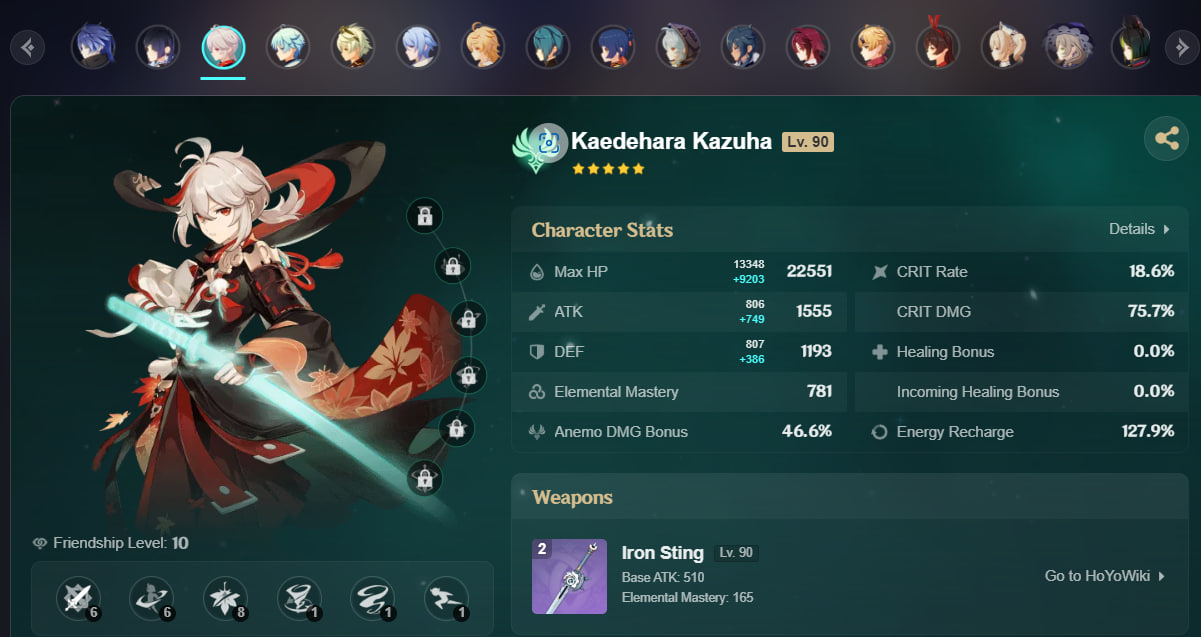The width and height of the screenshot is (1201, 637).
Task: Click the Iron Sting weapon icon
Action: coord(568,576)
